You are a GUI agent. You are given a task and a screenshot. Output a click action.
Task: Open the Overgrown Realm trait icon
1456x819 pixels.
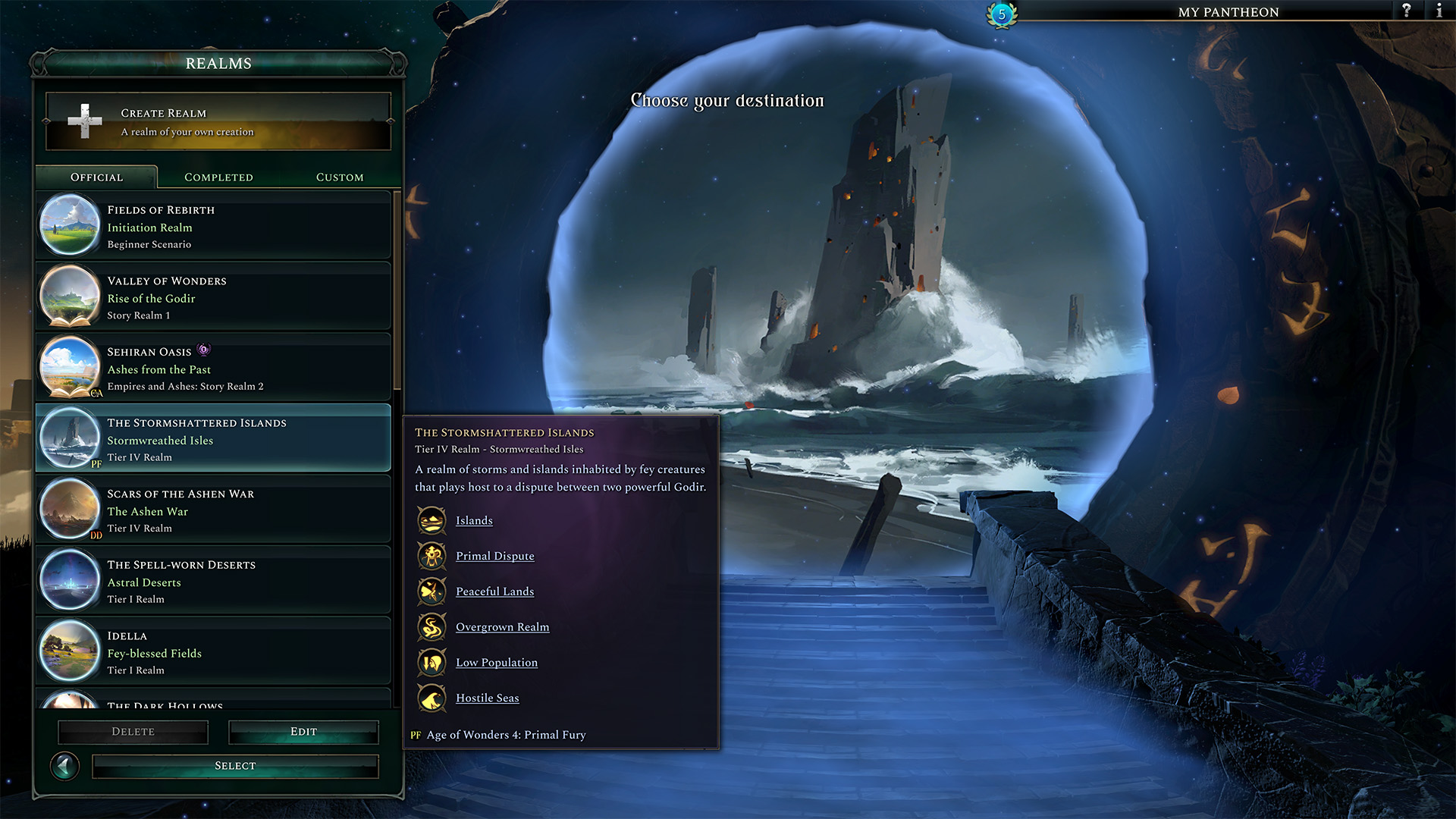431,627
